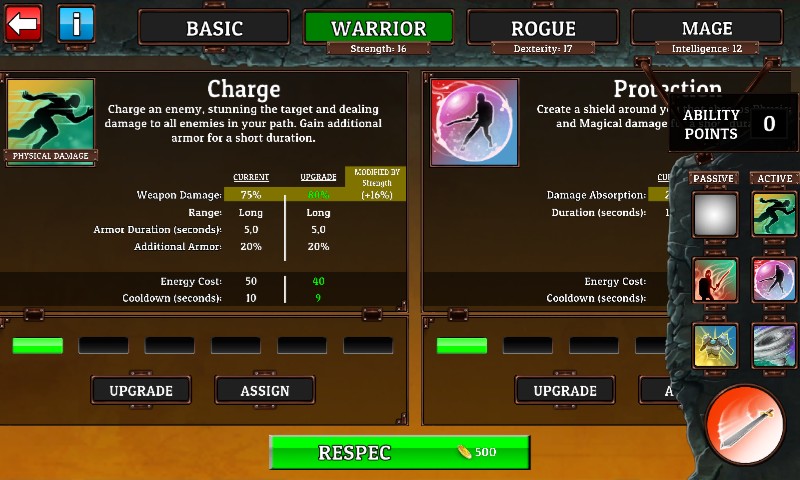
Task: Select the red swordsman passive icon
Action: 715,280
